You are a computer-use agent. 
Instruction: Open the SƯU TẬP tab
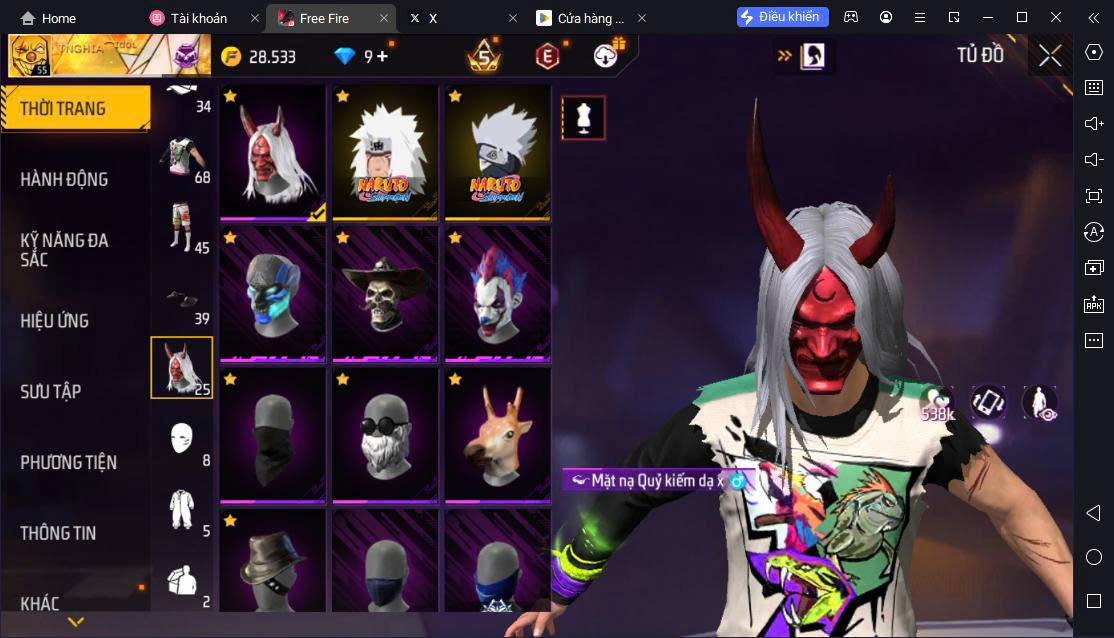(51, 391)
